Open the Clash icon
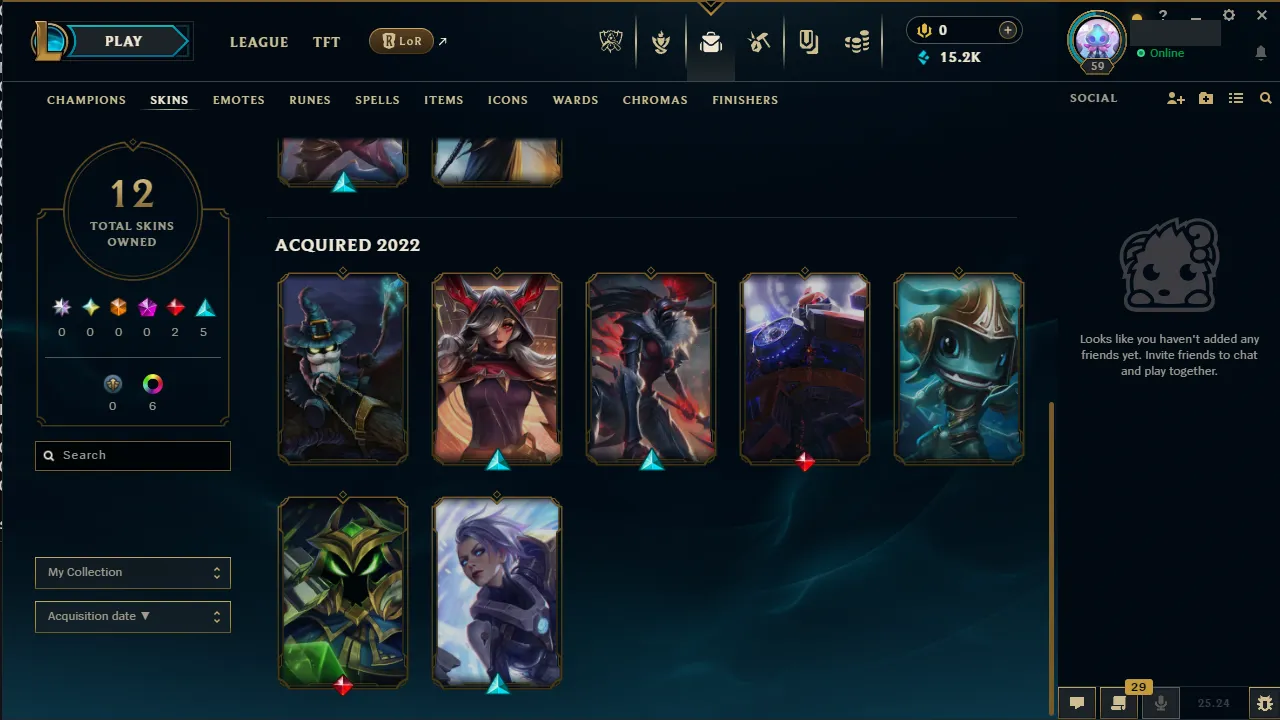The image size is (1280, 720). (661, 42)
